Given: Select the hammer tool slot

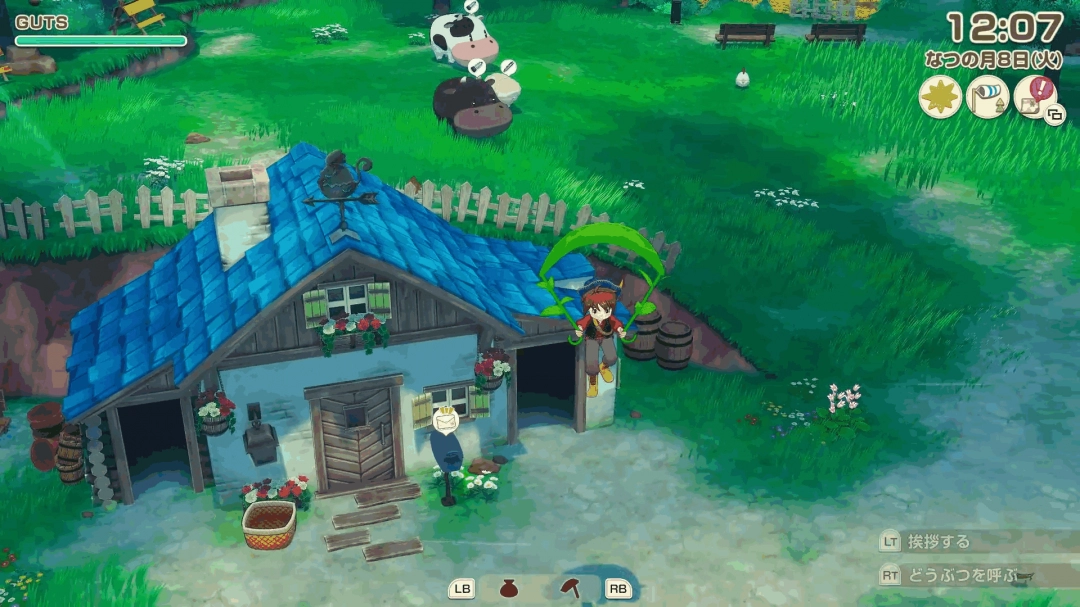Looking at the screenshot, I should (571, 587).
